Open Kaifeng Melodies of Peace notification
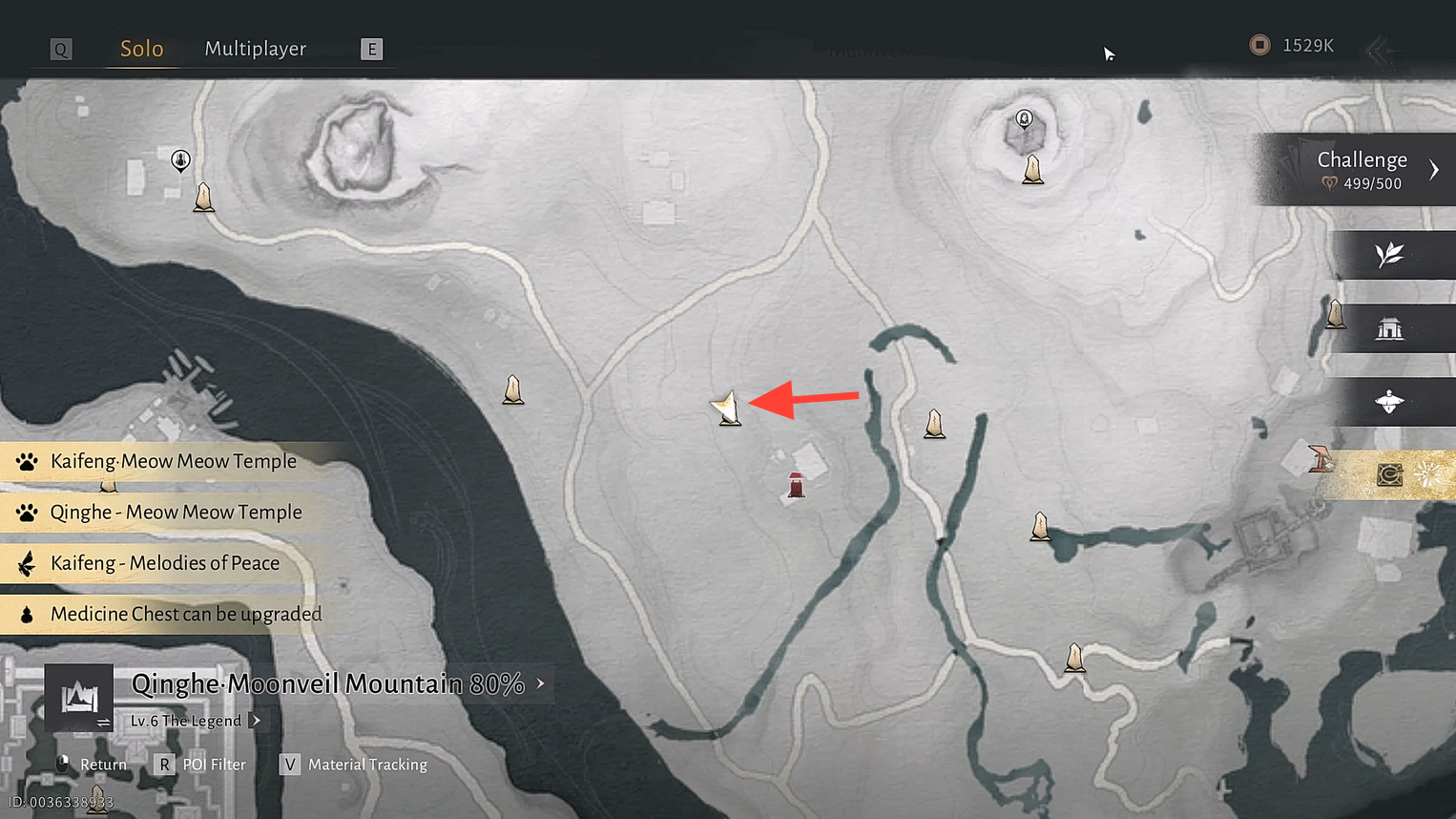The height and width of the screenshot is (819, 1456). click(x=164, y=563)
